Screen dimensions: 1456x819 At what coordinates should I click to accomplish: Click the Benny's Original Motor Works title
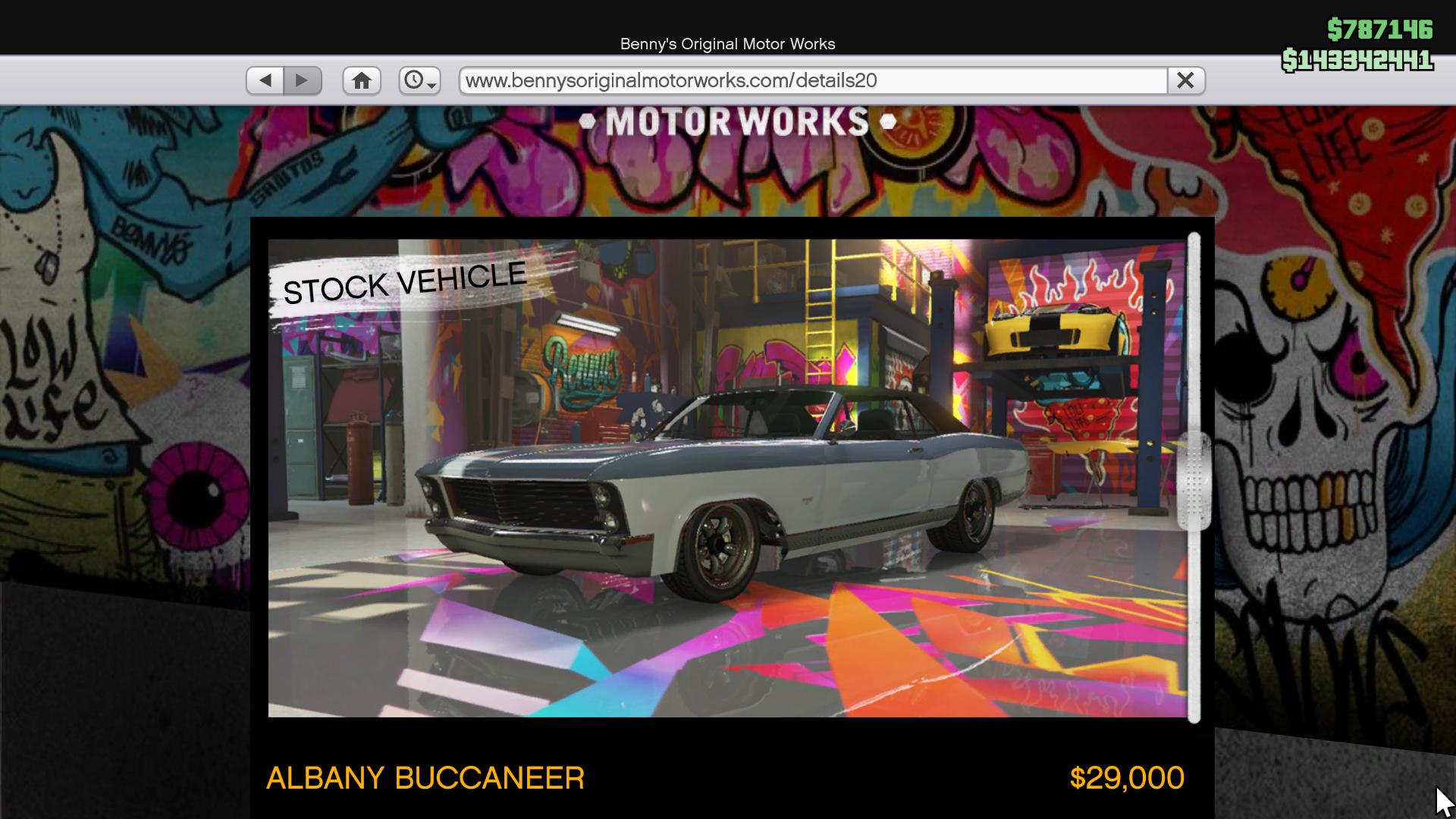[x=726, y=44]
